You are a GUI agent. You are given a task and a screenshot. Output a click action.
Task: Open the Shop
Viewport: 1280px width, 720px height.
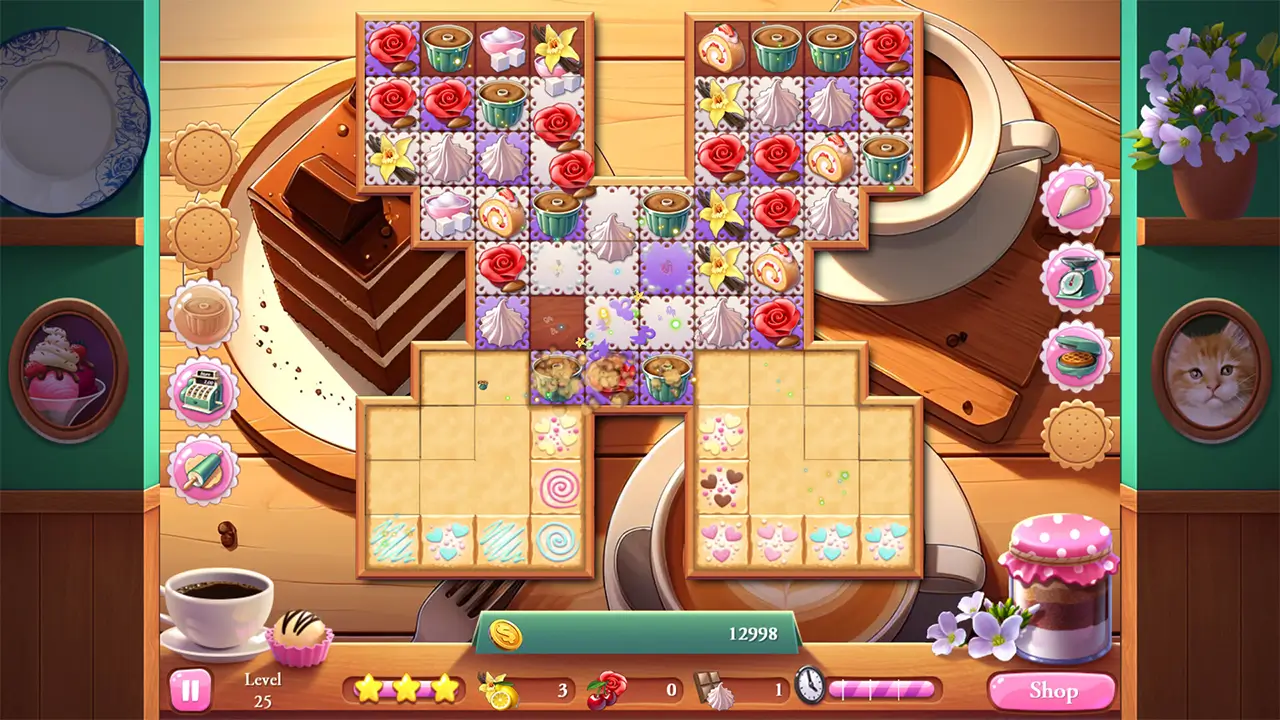1053,690
